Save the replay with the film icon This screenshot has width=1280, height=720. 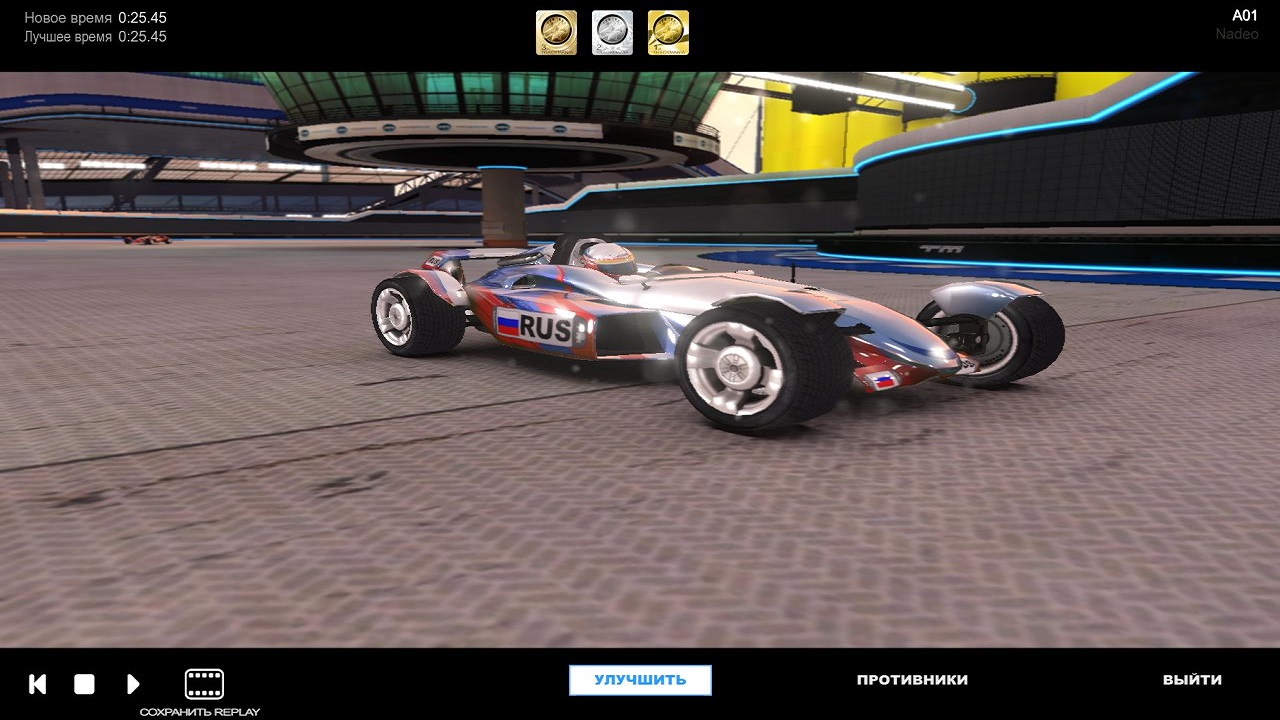click(x=204, y=685)
